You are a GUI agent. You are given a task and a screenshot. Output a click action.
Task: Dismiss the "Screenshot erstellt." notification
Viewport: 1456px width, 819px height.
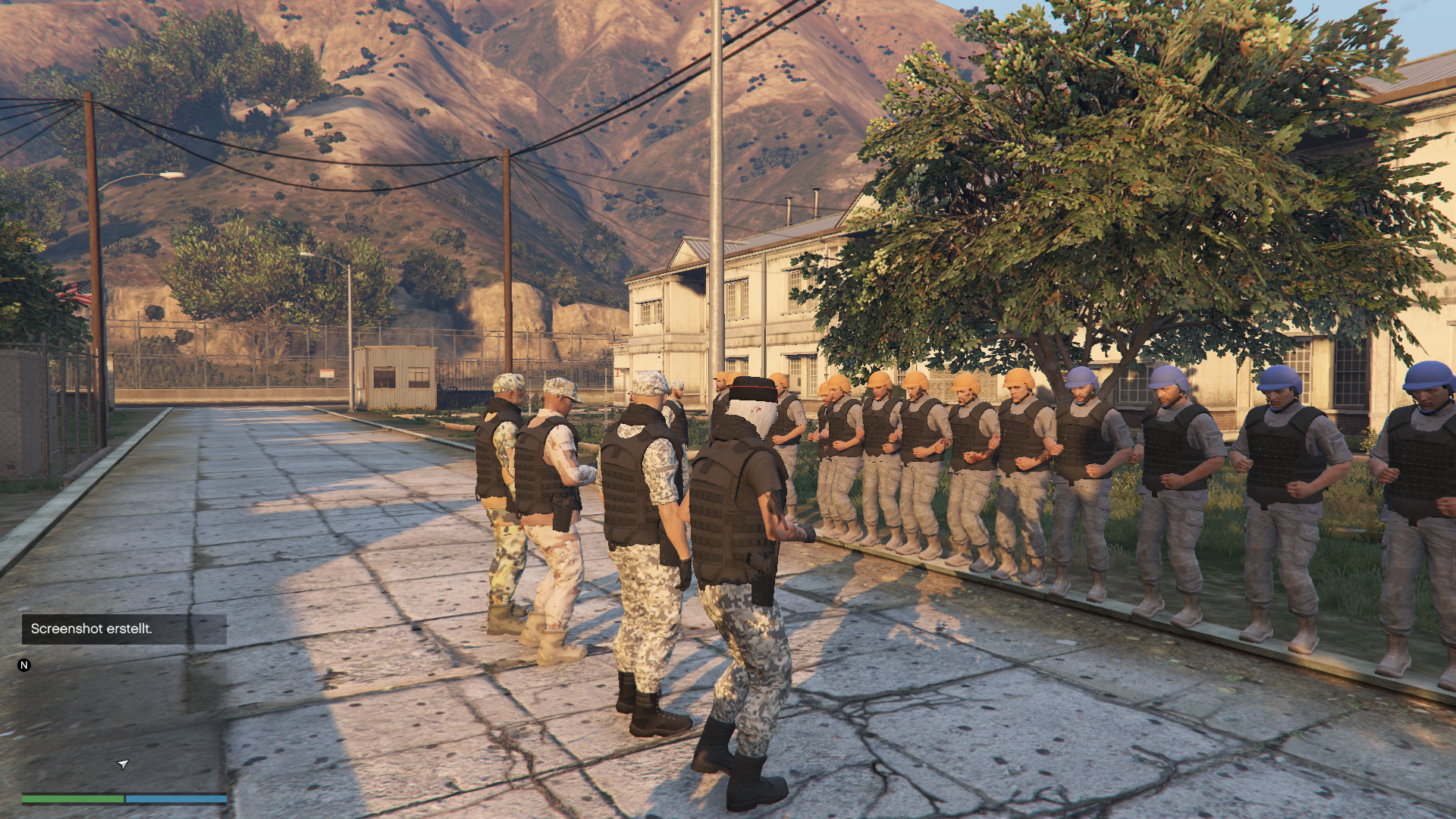(x=124, y=629)
